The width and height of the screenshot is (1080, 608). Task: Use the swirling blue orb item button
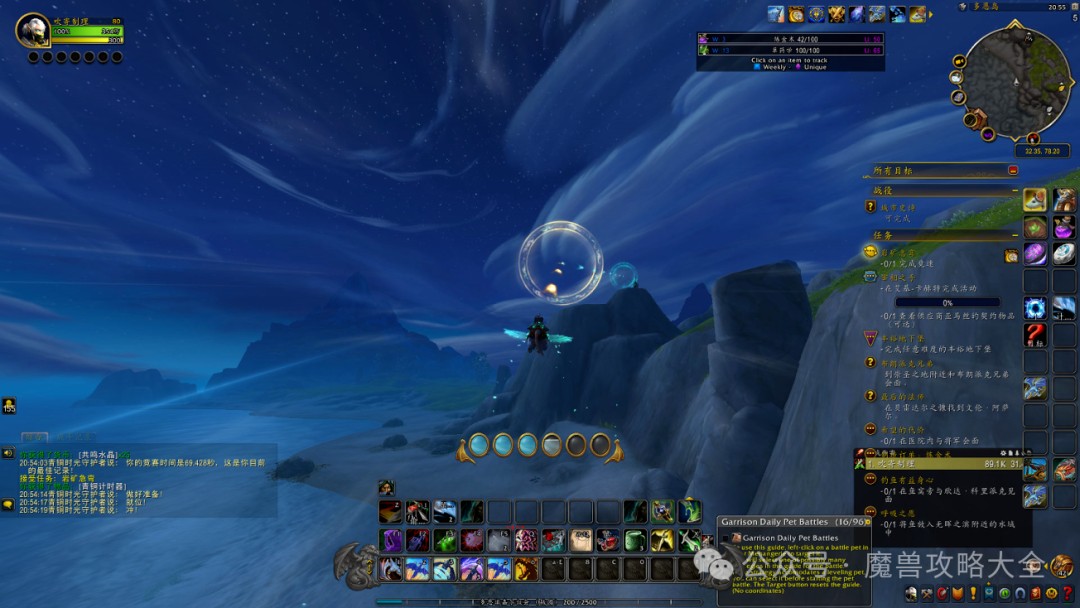(1035, 308)
